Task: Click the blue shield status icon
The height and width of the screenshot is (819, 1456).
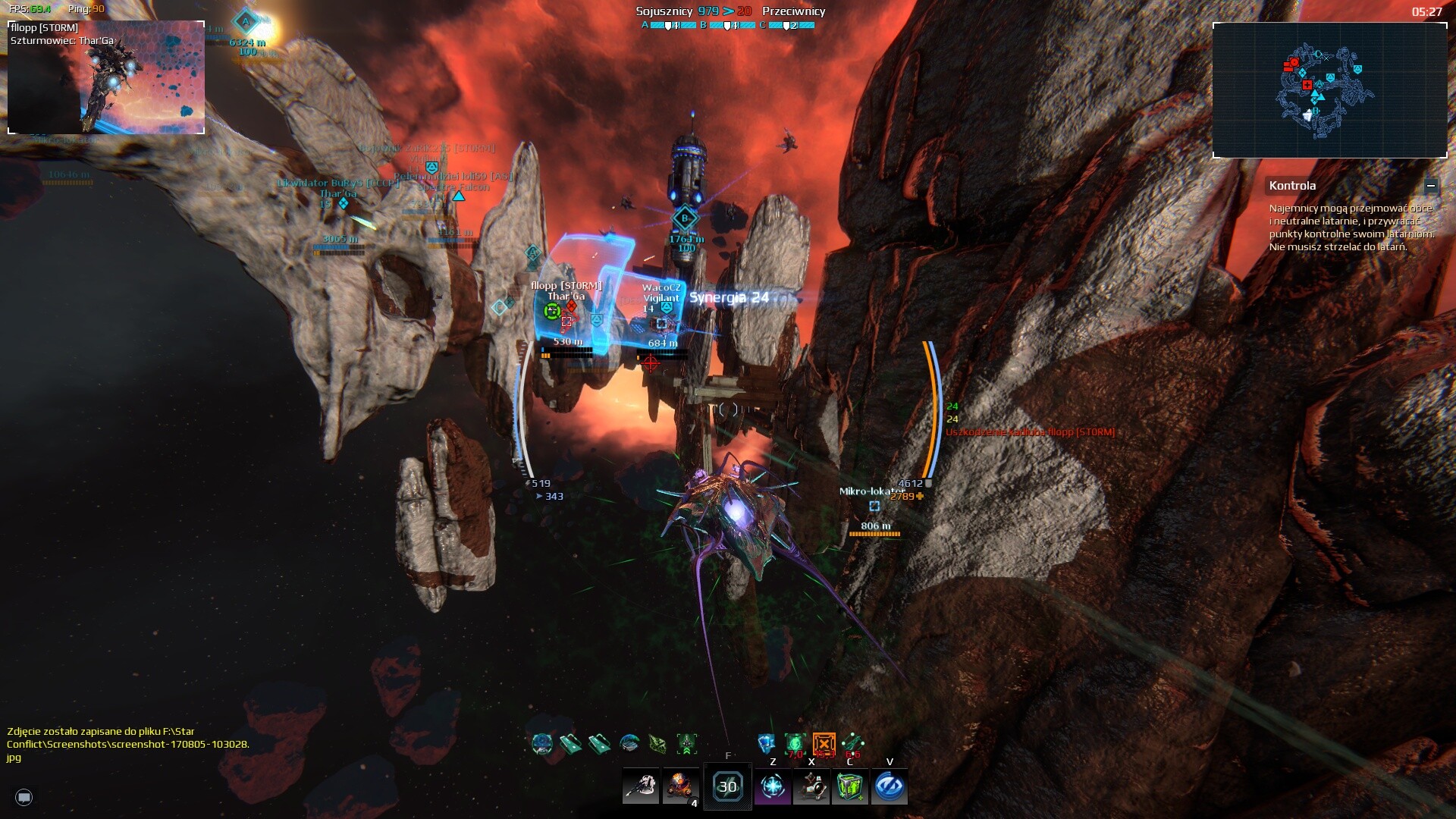Action: pos(767,743)
